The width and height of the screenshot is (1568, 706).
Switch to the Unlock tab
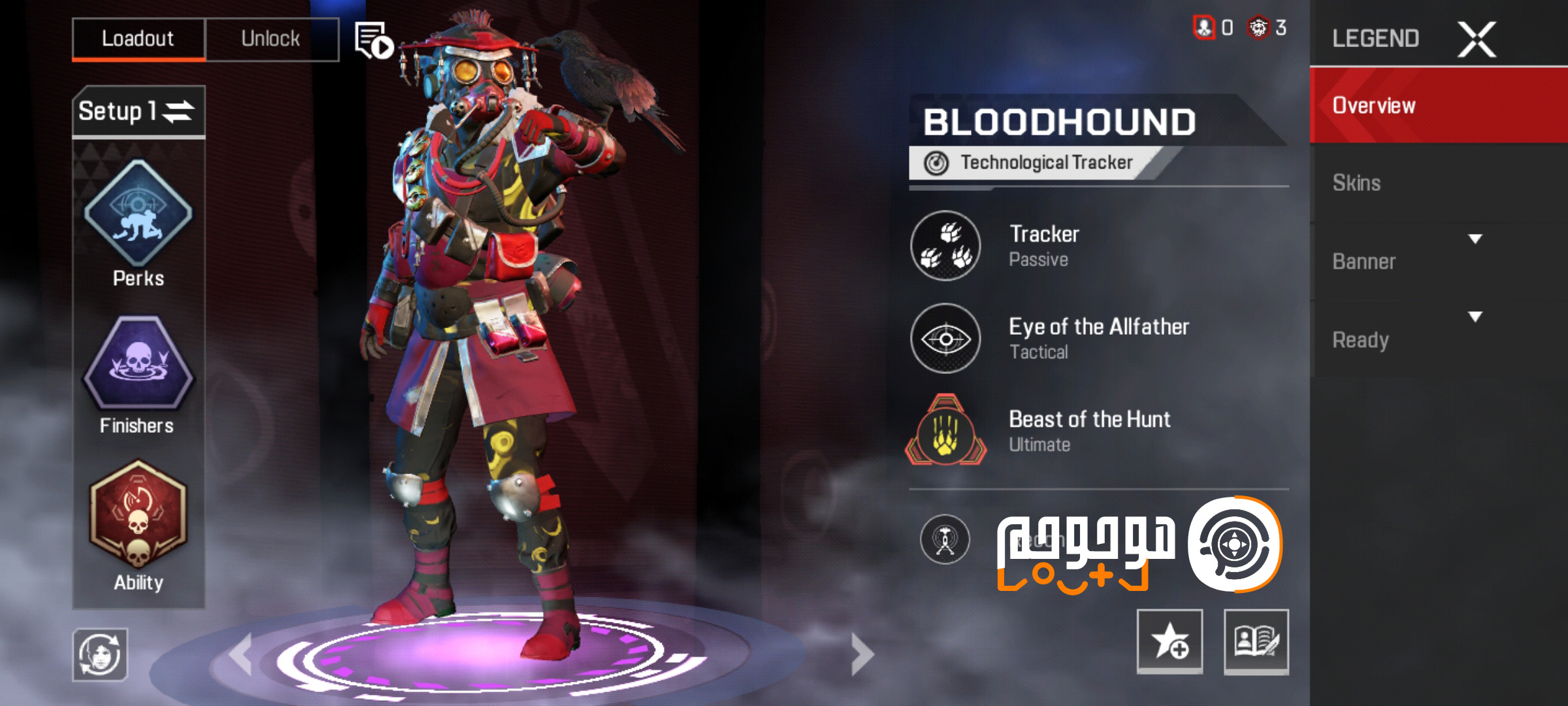(272, 37)
